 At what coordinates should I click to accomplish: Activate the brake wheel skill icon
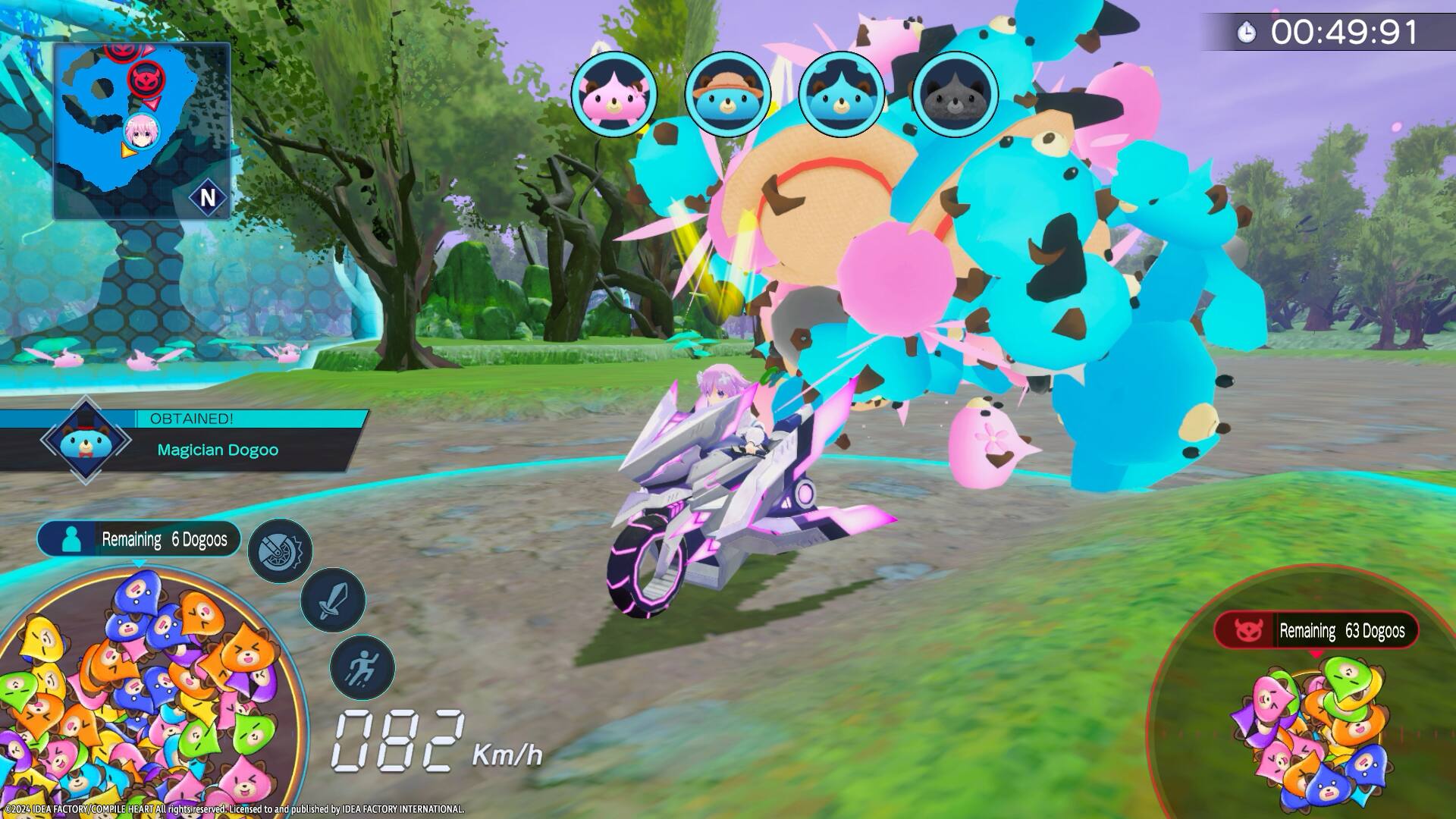(x=281, y=551)
